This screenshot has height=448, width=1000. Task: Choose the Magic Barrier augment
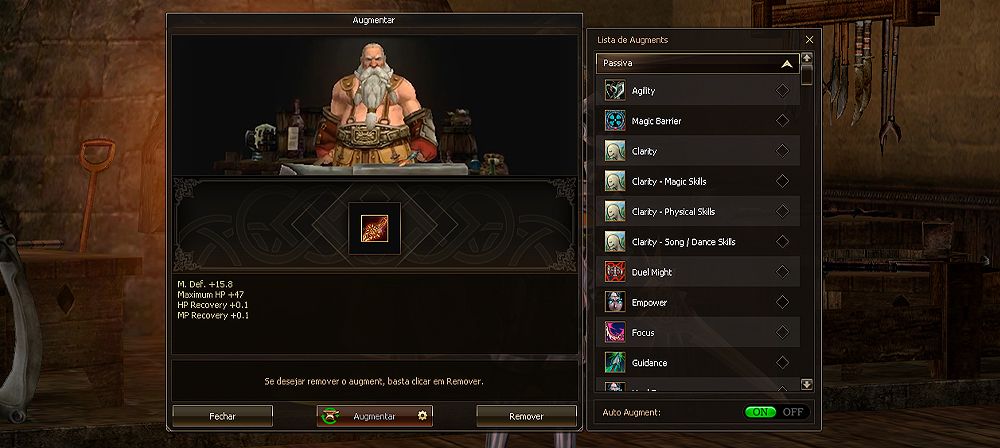point(697,121)
